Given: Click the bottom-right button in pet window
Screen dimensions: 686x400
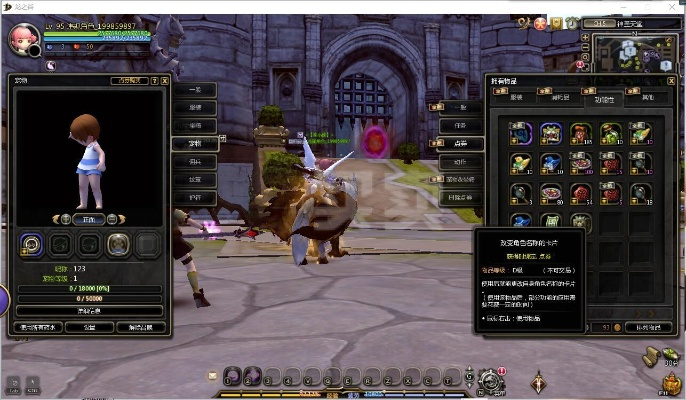Looking at the screenshot, I should tap(142, 326).
